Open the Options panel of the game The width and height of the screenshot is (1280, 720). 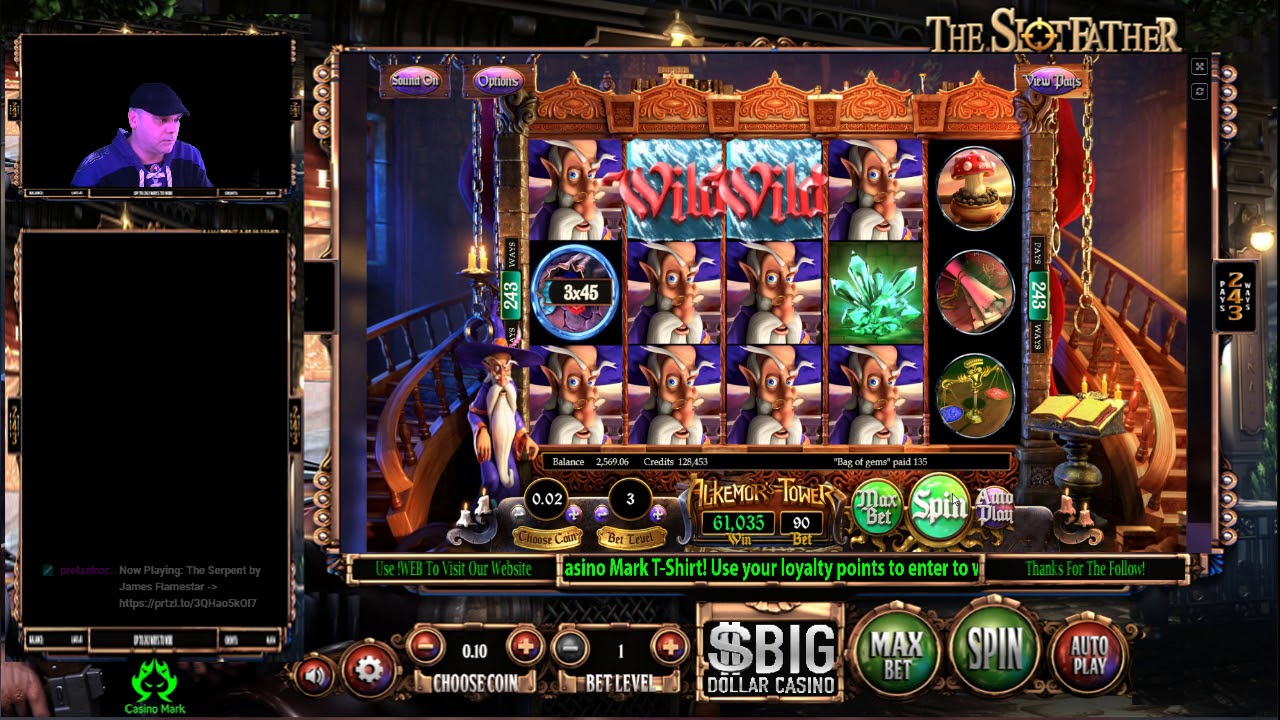tap(497, 80)
